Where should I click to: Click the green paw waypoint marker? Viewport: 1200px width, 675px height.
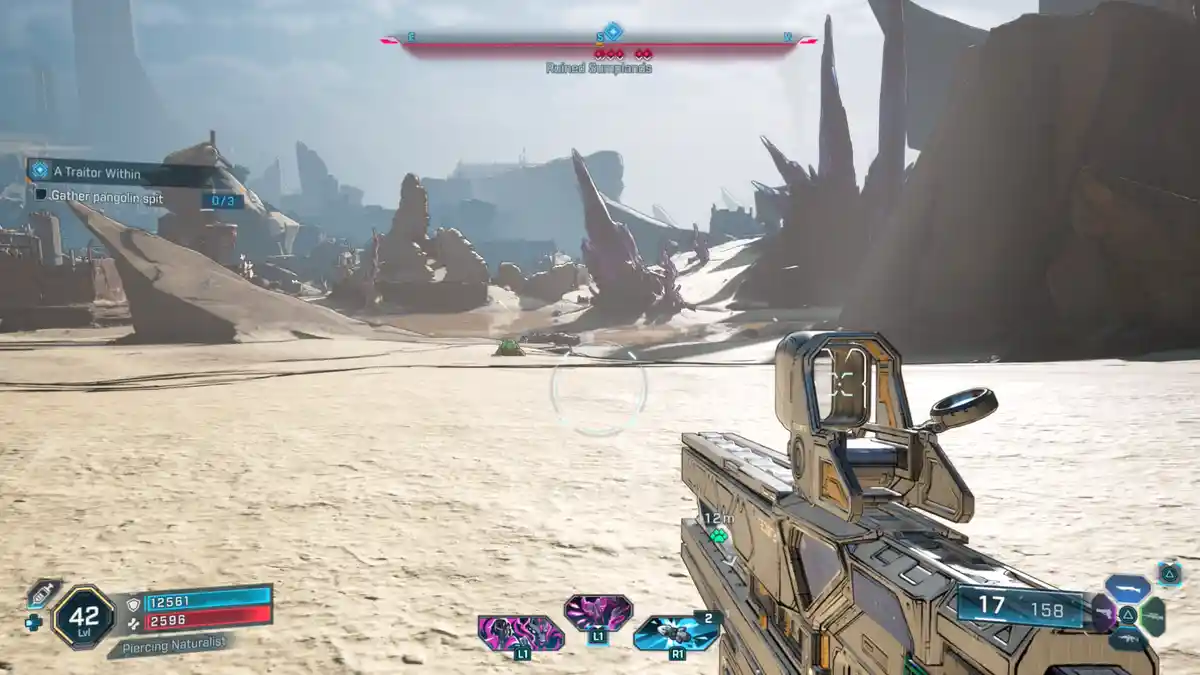coord(718,535)
